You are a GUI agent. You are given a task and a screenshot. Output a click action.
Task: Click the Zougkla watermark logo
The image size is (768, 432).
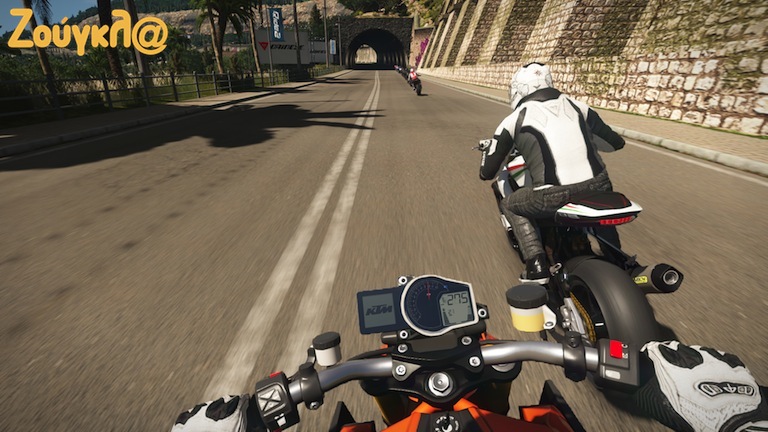(x=87, y=33)
